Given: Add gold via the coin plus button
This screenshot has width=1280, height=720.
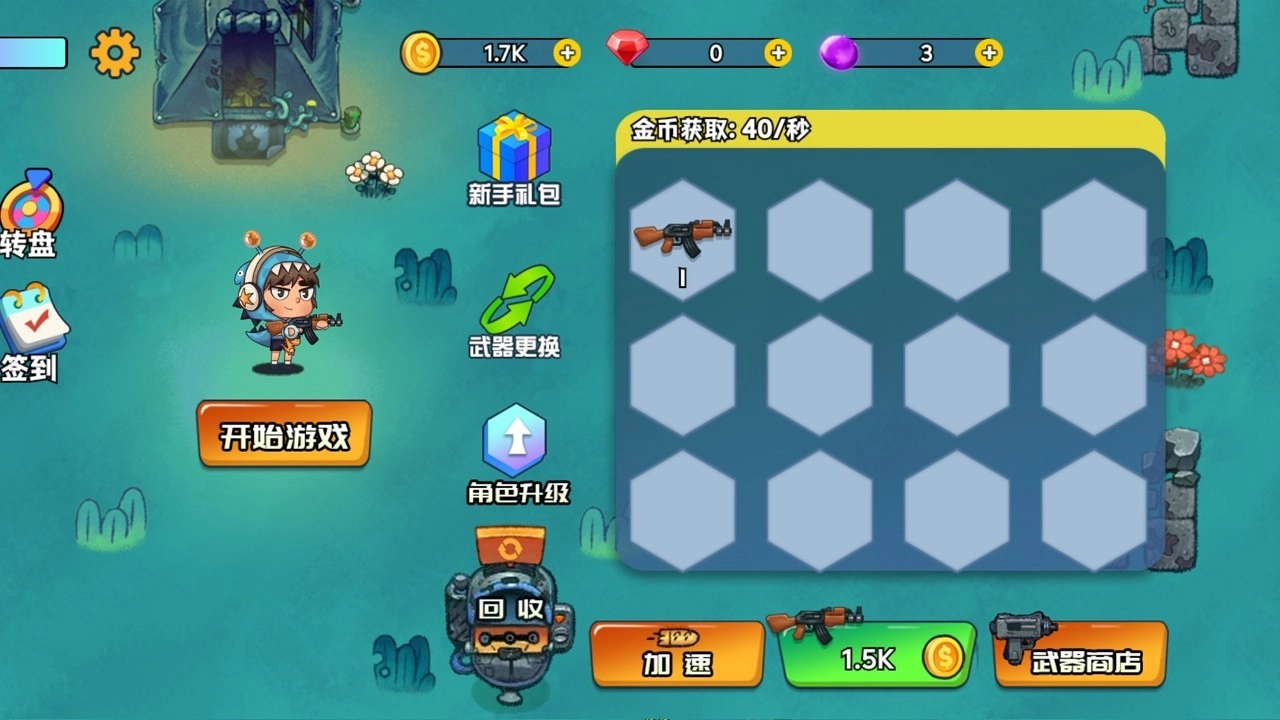Looking at the screenshot, I should click(x=568, y=53).
